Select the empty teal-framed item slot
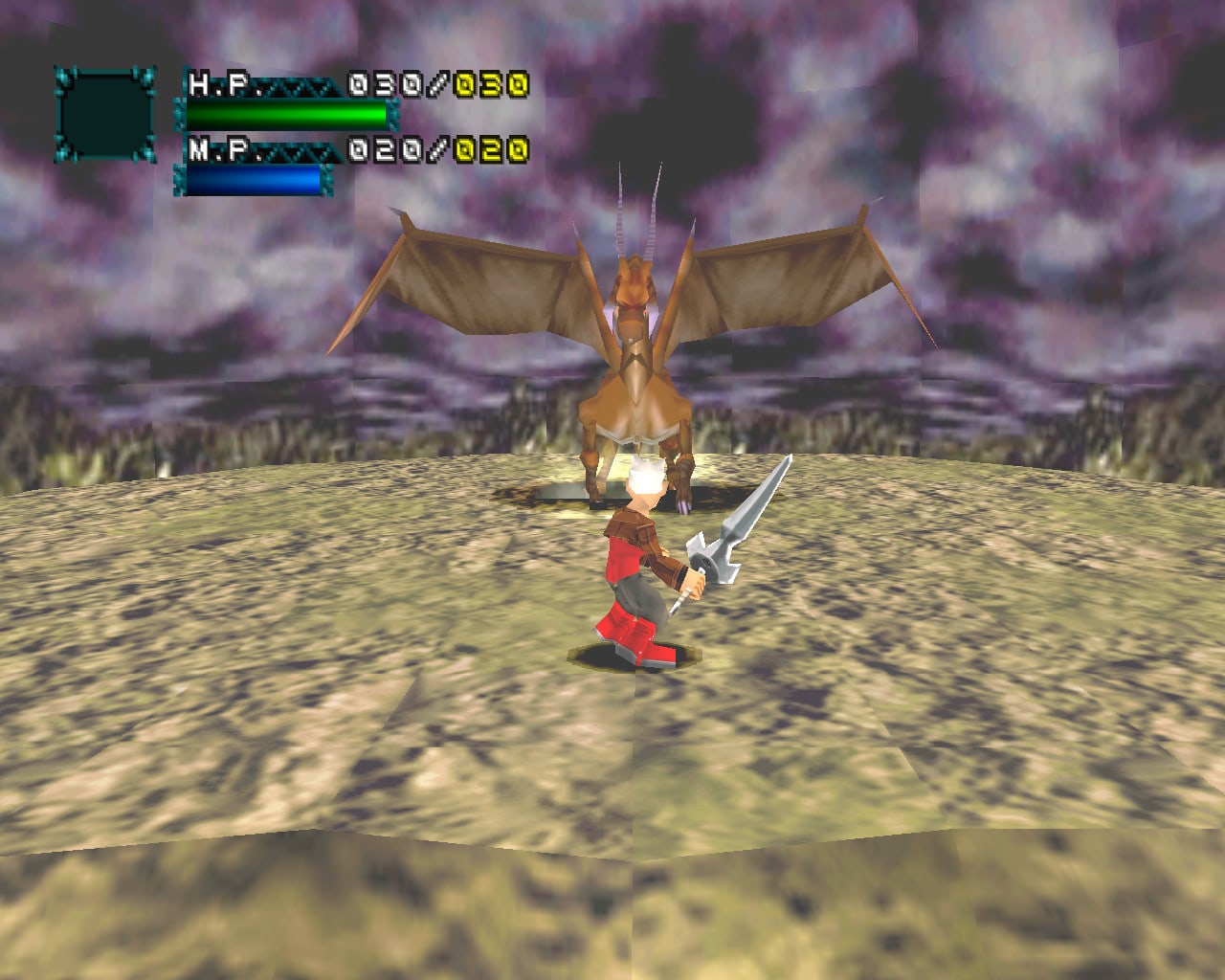The width and height of the screenshot is (1225, 980). click(x=105, y=115)
